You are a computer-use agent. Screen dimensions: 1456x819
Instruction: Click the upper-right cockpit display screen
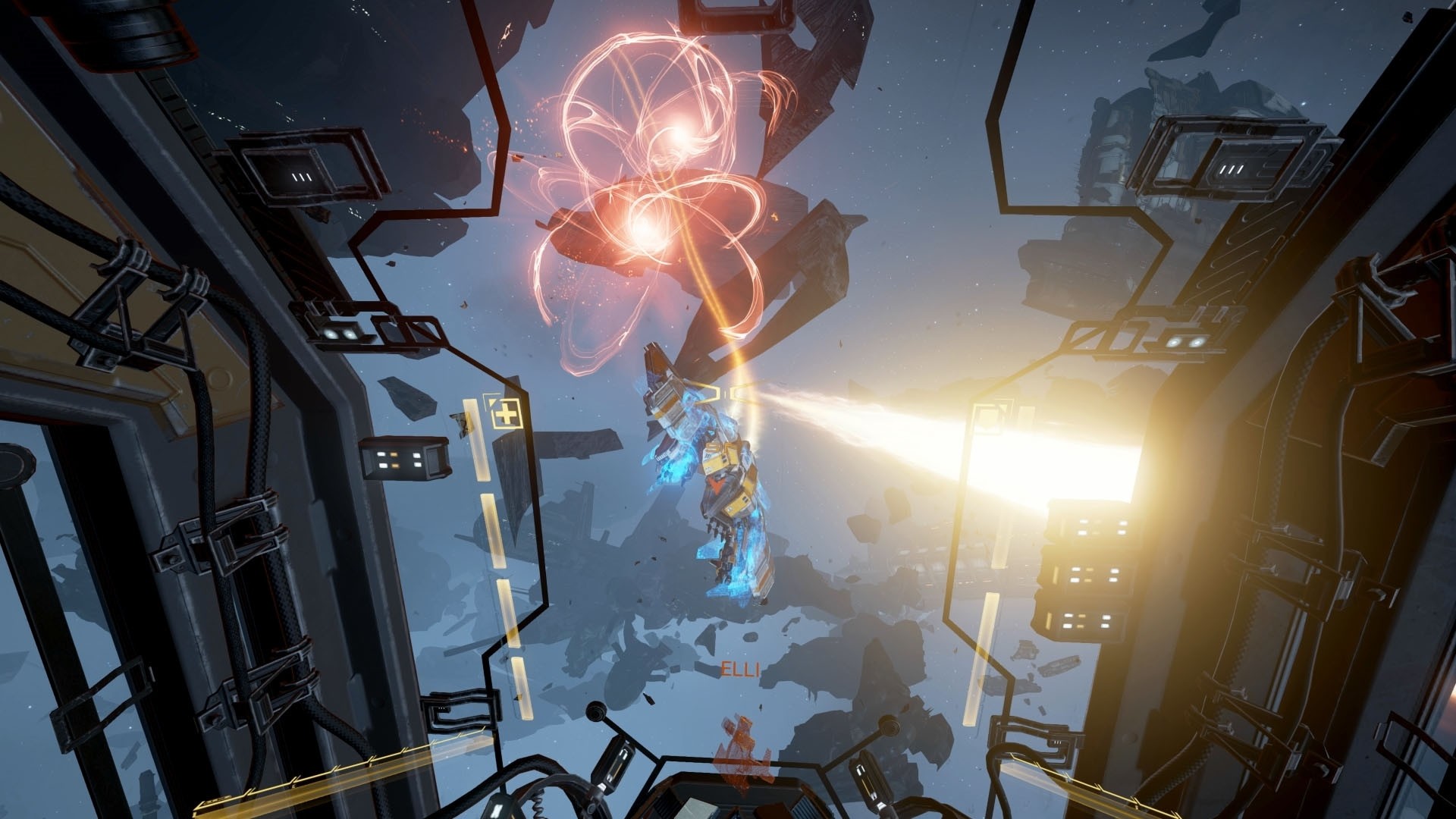click(1221, 163)
